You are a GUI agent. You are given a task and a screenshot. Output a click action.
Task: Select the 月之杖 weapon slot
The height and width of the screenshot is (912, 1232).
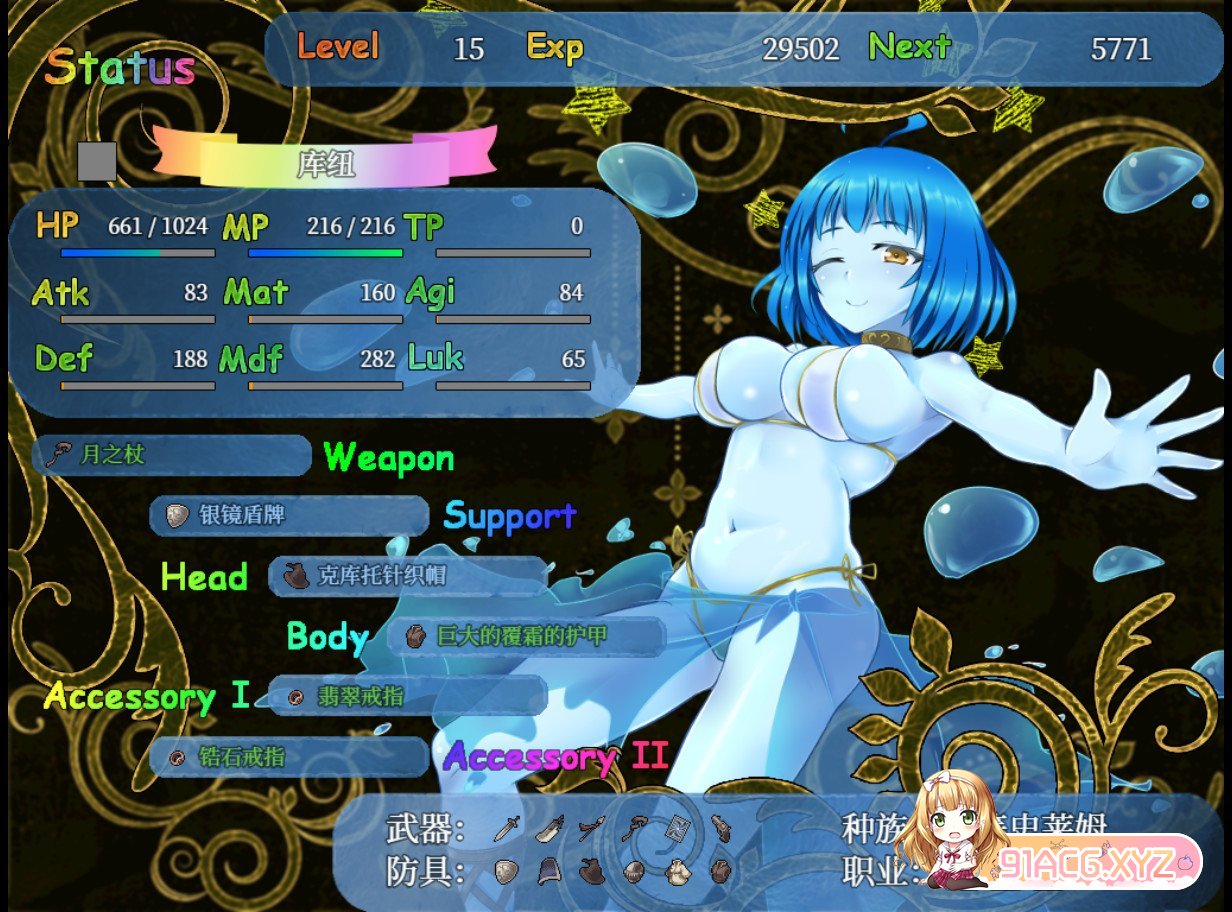click(172, 455)
